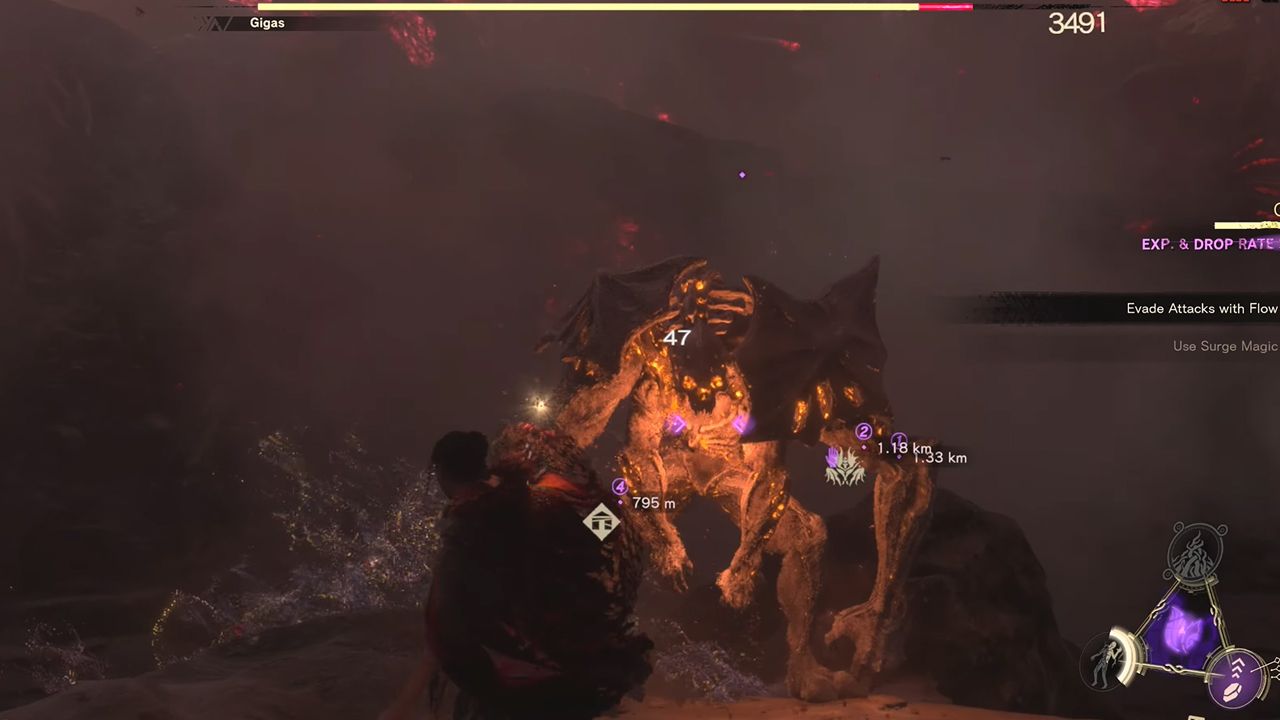
Task: Select waypoint marker 4 showing 795 m
Action: tap(618, 485)
